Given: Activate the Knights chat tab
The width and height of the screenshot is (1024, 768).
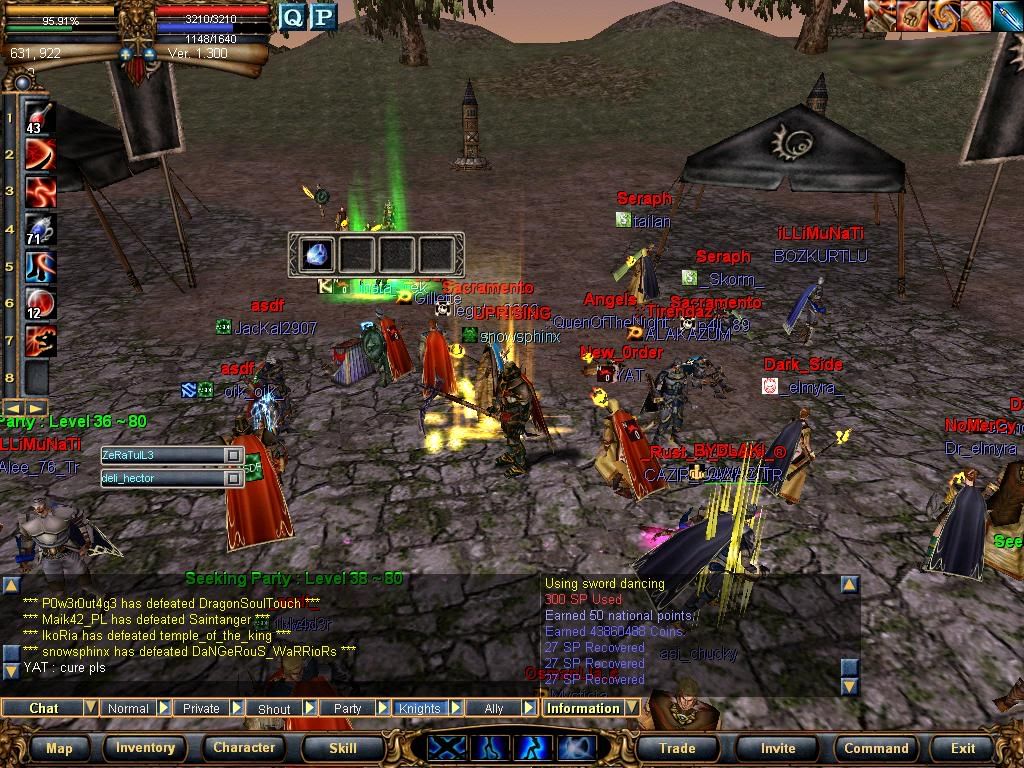Looking at the screenshot, I should [419, 708].
